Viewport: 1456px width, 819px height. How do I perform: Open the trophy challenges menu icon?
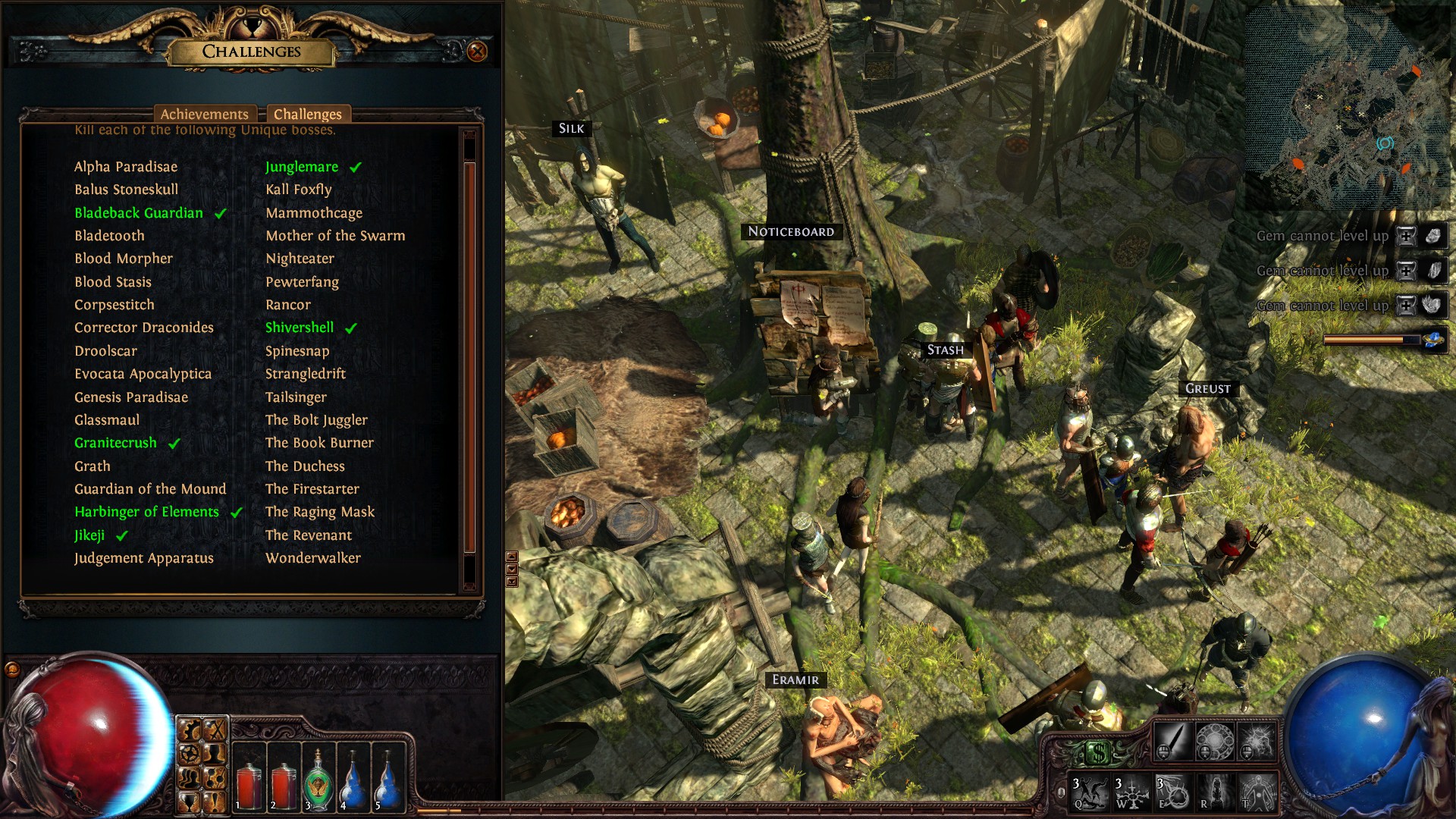point(190,802)
